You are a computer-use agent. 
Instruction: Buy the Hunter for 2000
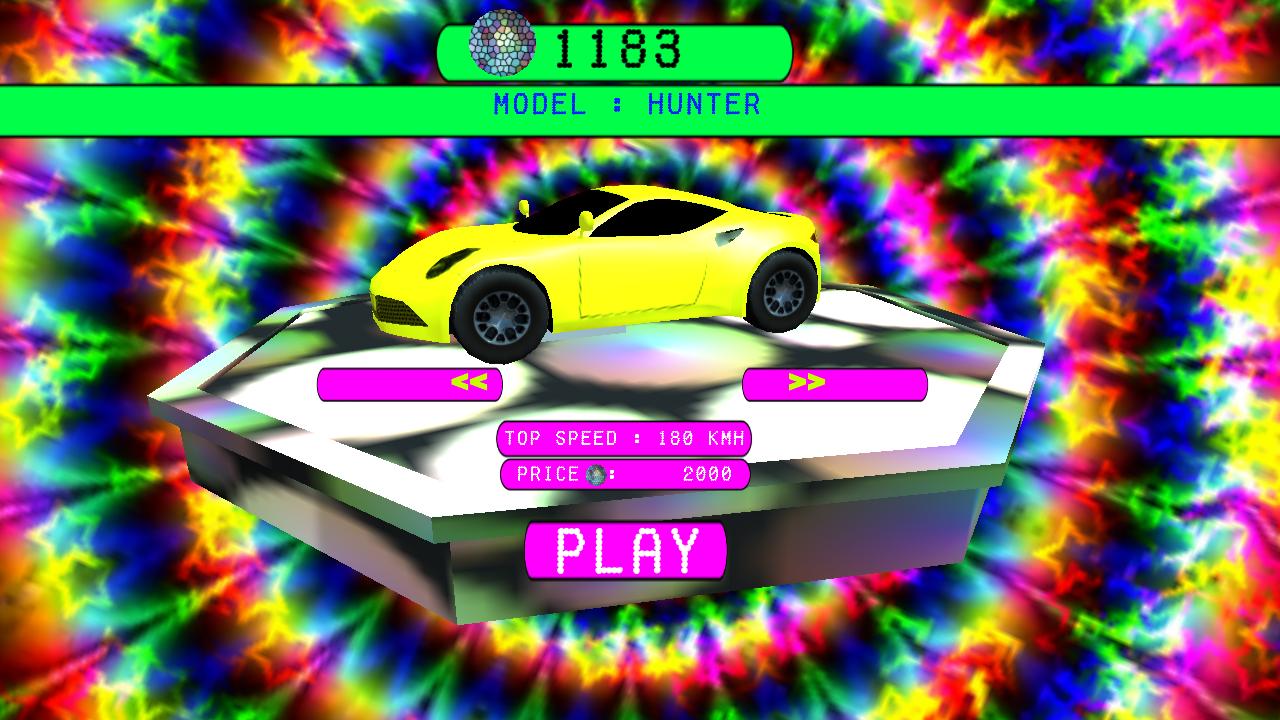[x=624, y=474]
